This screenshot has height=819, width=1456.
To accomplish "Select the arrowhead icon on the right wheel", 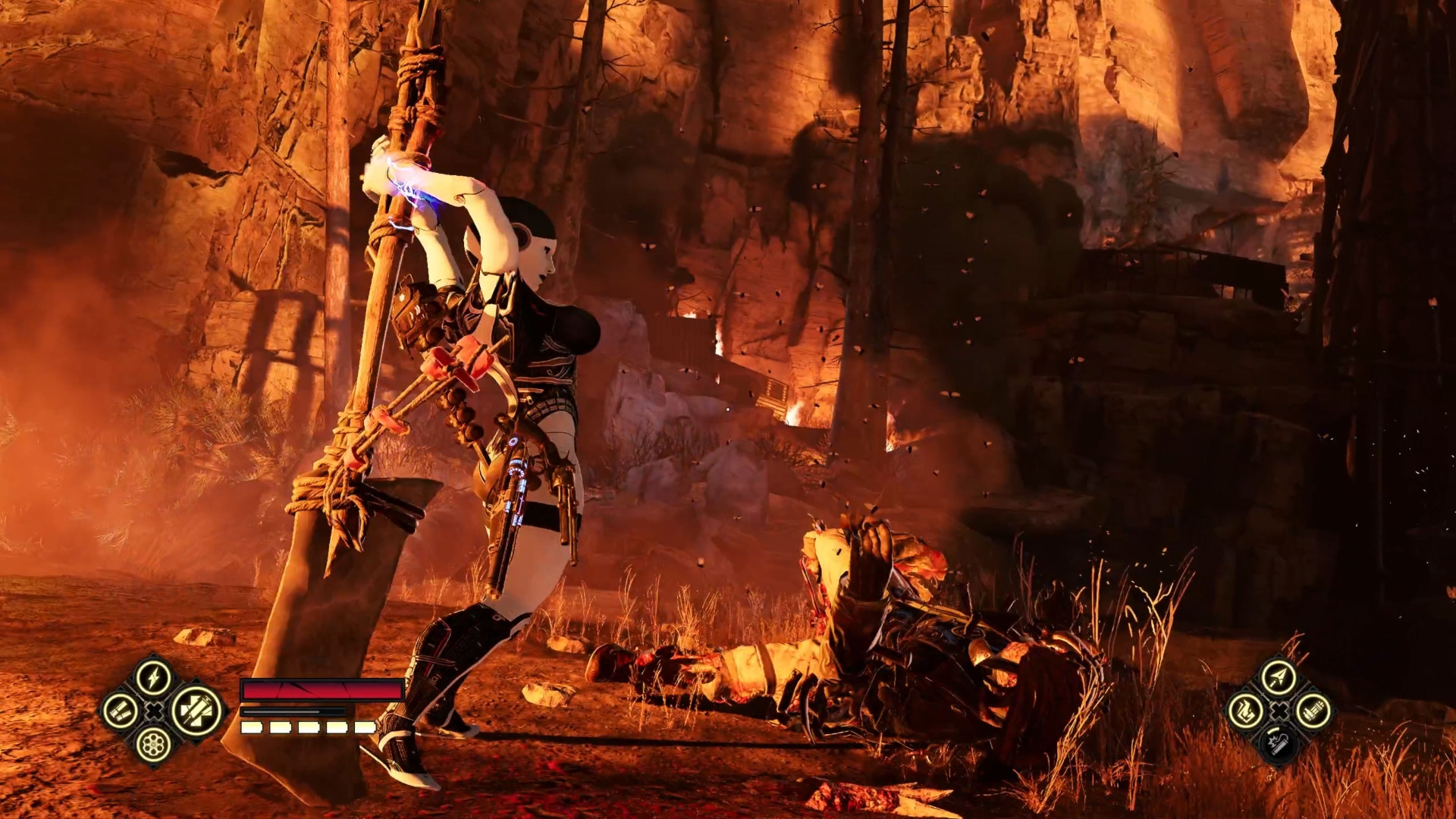I will [x=1279, y=675].
